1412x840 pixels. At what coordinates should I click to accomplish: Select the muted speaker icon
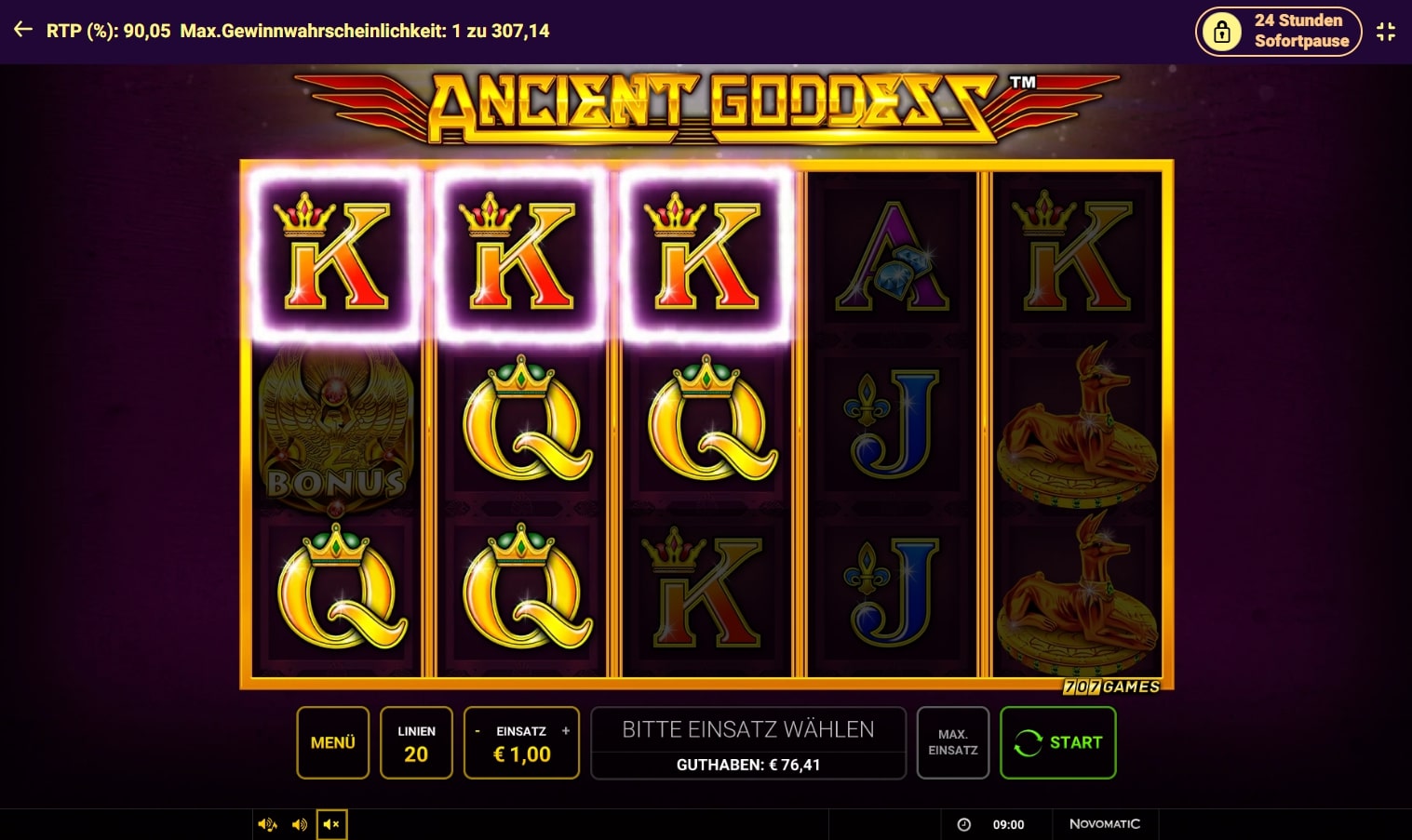(x=331, y=824)
